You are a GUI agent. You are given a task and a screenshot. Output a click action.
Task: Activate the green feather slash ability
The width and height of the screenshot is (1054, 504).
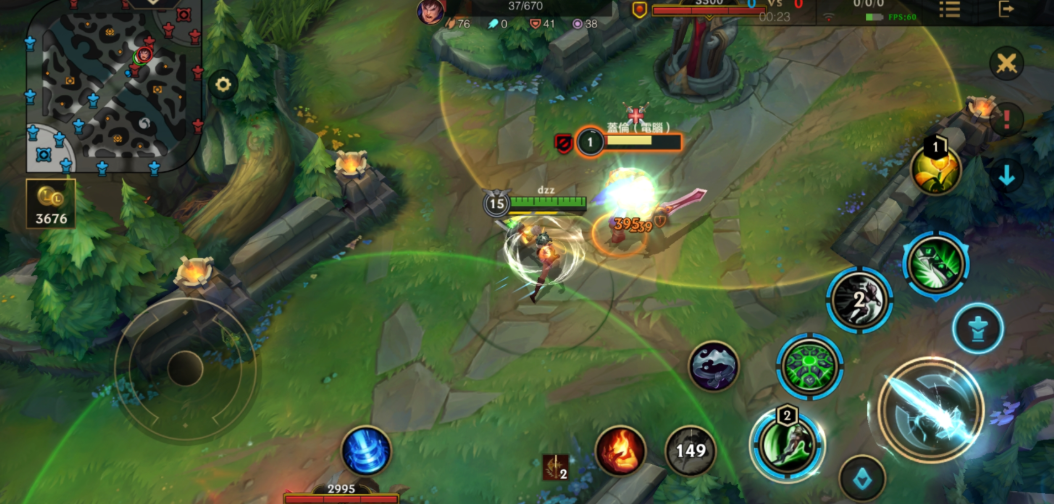pyautogui.click(x=936, y=266)
